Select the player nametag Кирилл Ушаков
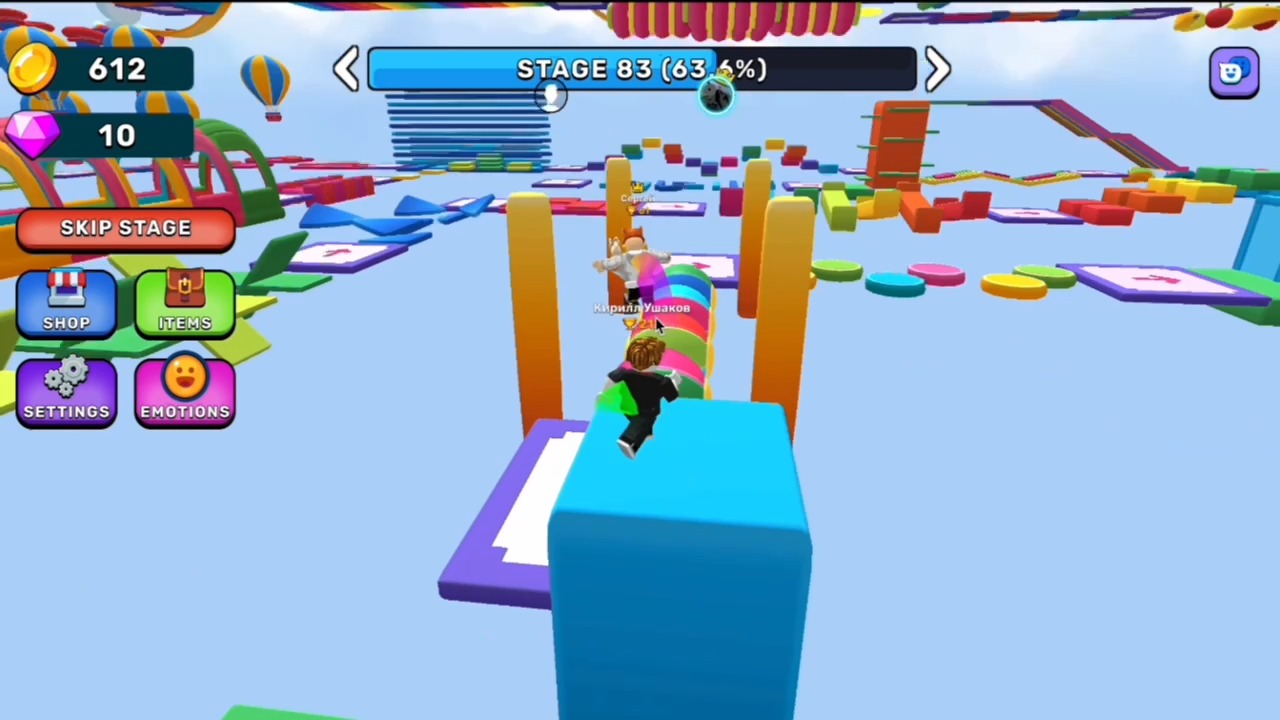The image size is (1280, 720). [641, 308]
